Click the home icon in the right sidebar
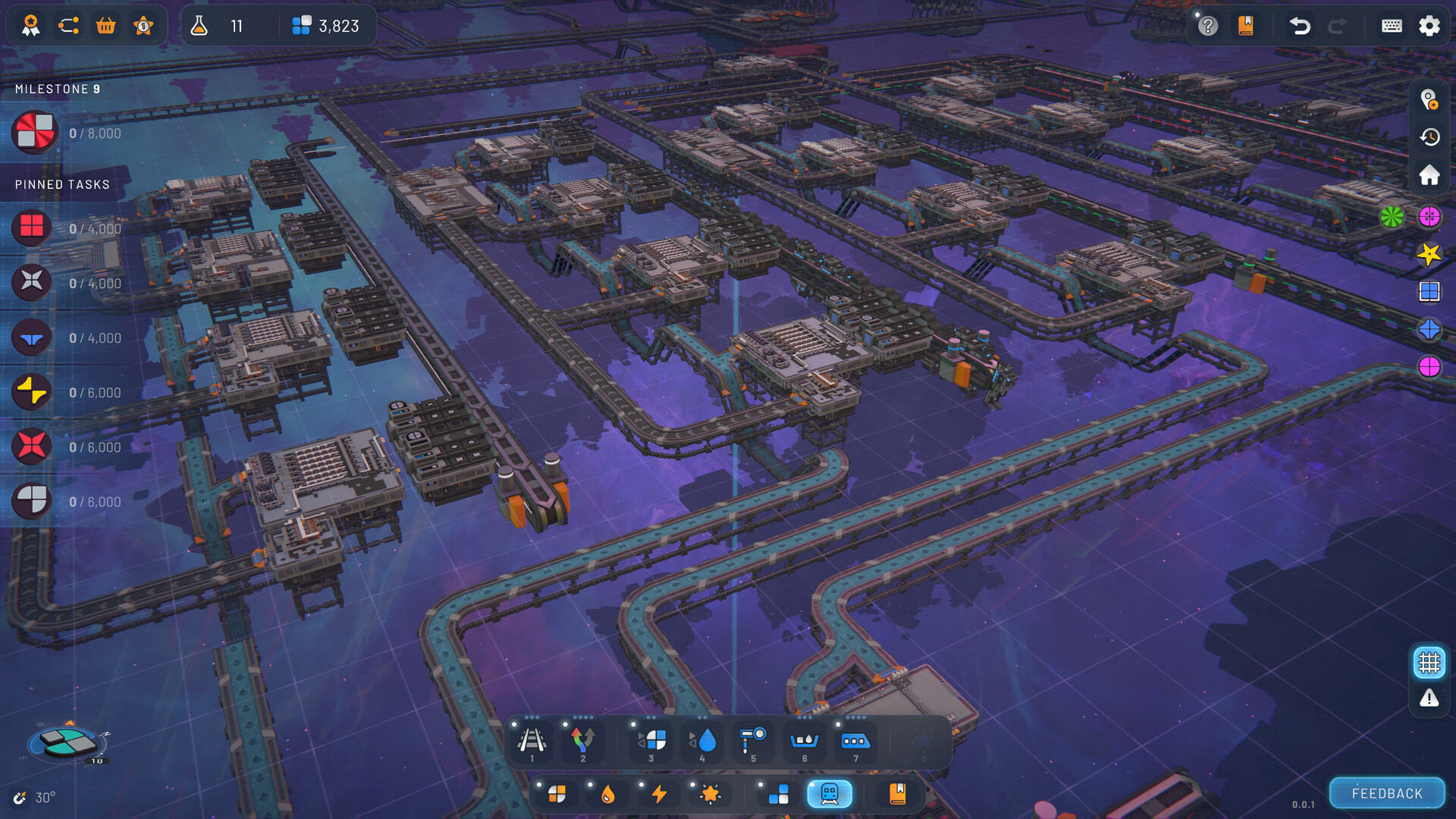This screenshot has width=1456, height=819. click(1429, 174)
